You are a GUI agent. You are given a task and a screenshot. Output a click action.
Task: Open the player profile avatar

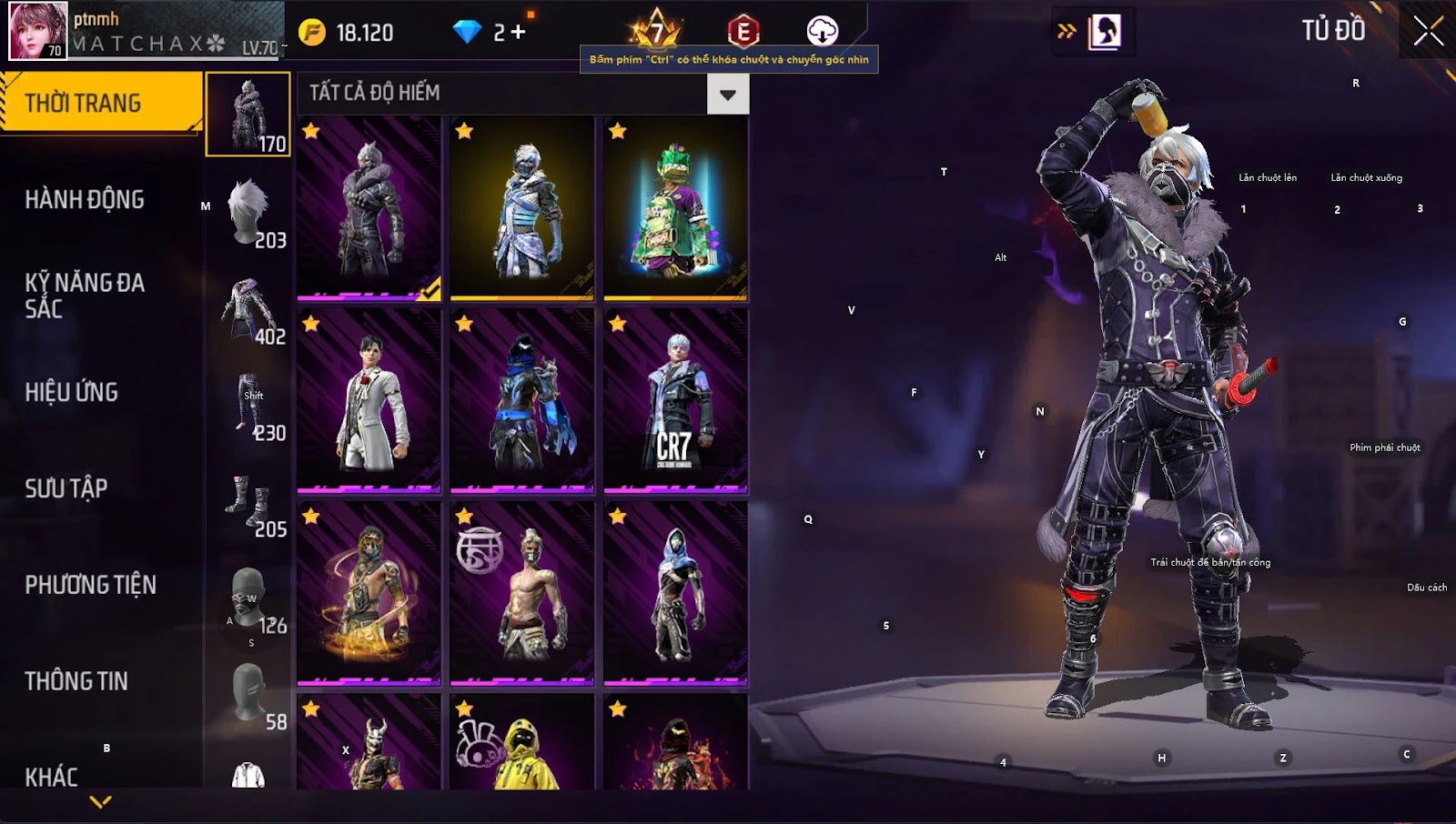tap(37, 31)
